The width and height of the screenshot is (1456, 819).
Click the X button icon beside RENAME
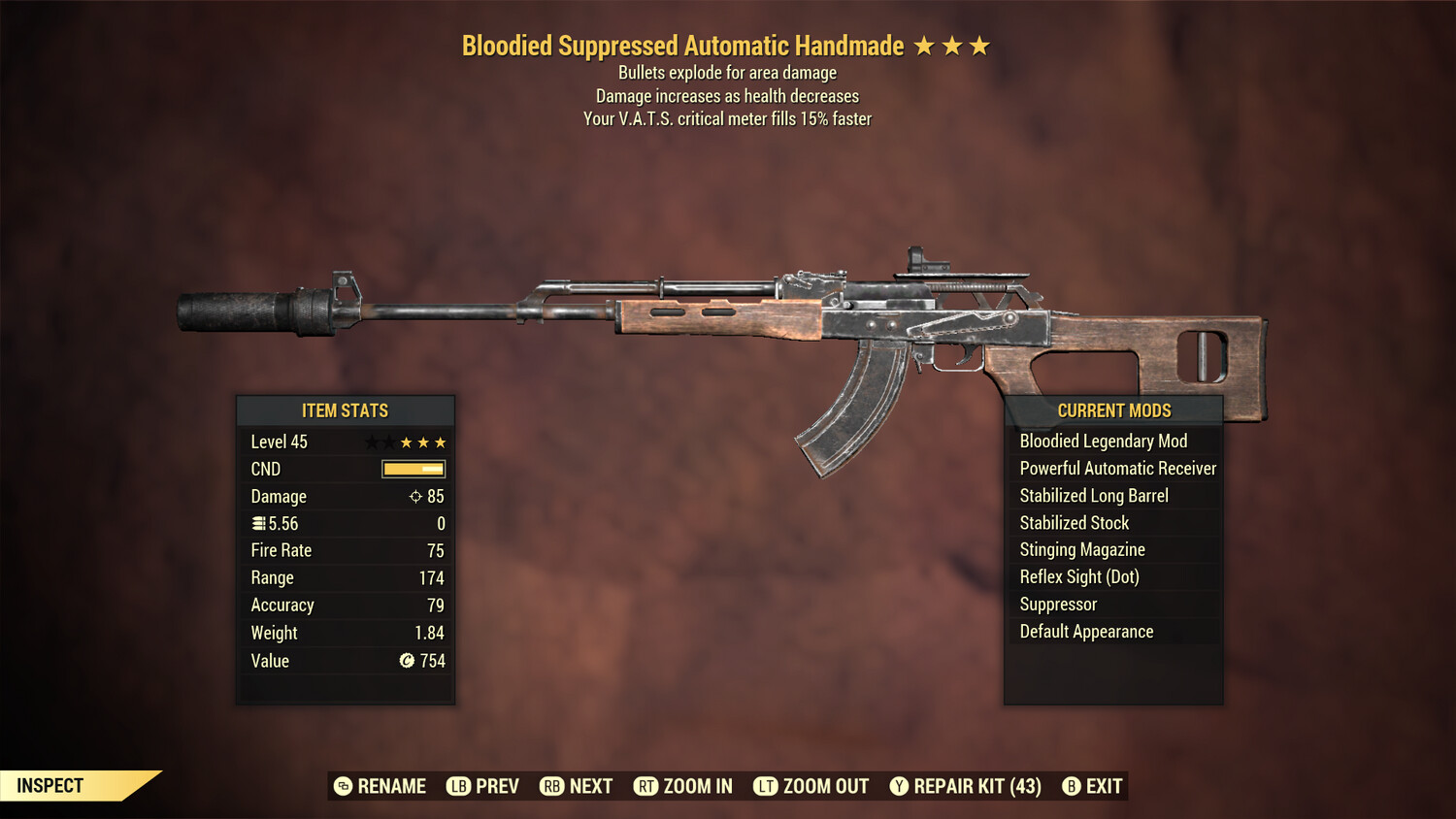click(342, 786)
